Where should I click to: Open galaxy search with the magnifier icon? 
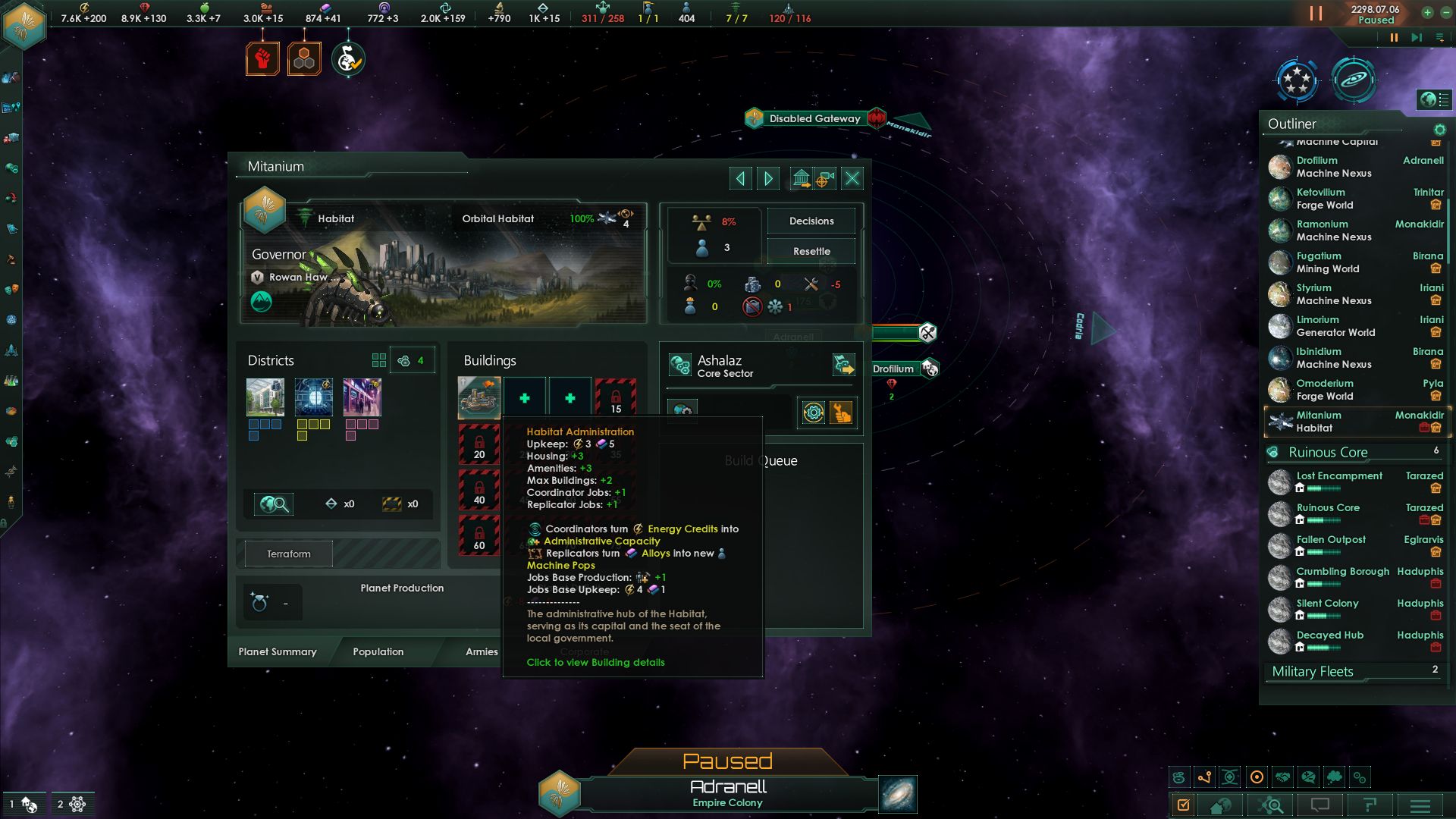pos(1270,805)
